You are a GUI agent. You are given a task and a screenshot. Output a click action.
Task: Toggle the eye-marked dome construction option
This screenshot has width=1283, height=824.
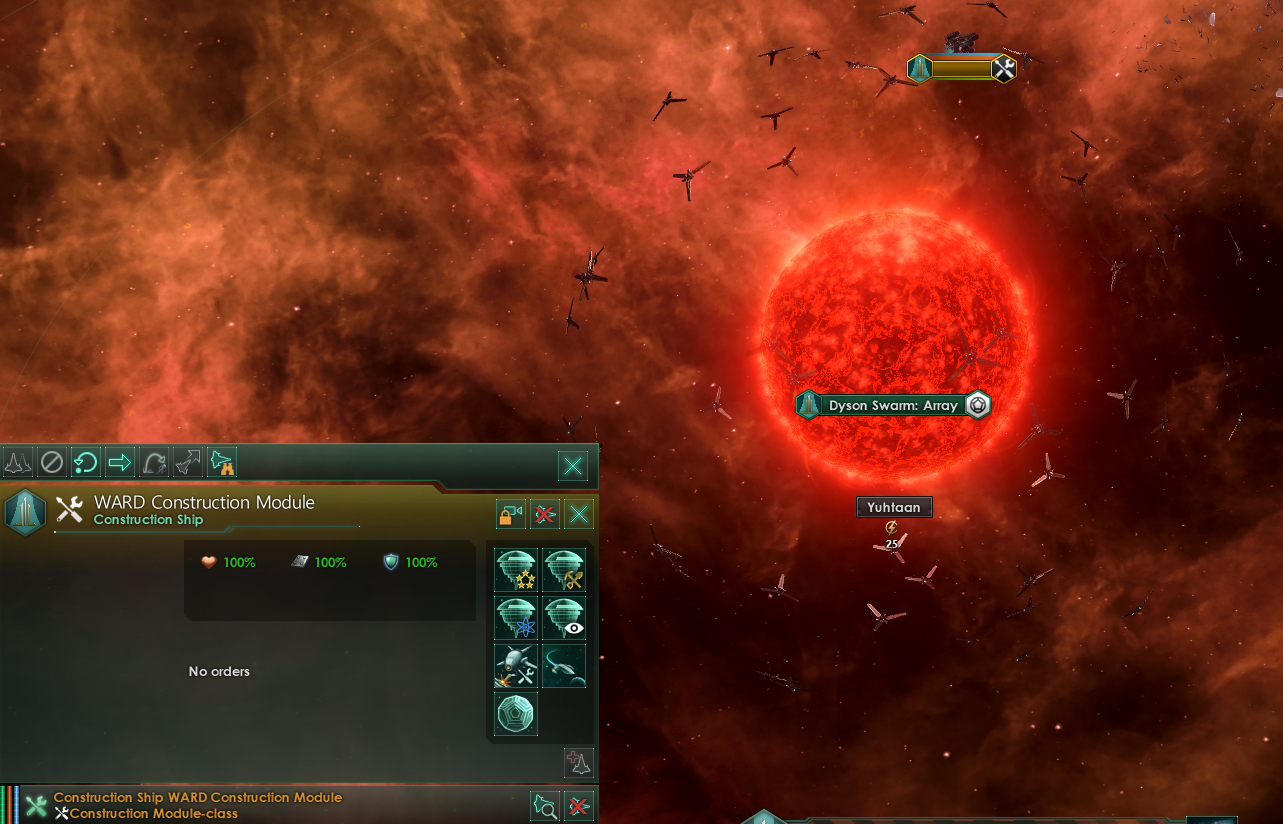(564, 616)
